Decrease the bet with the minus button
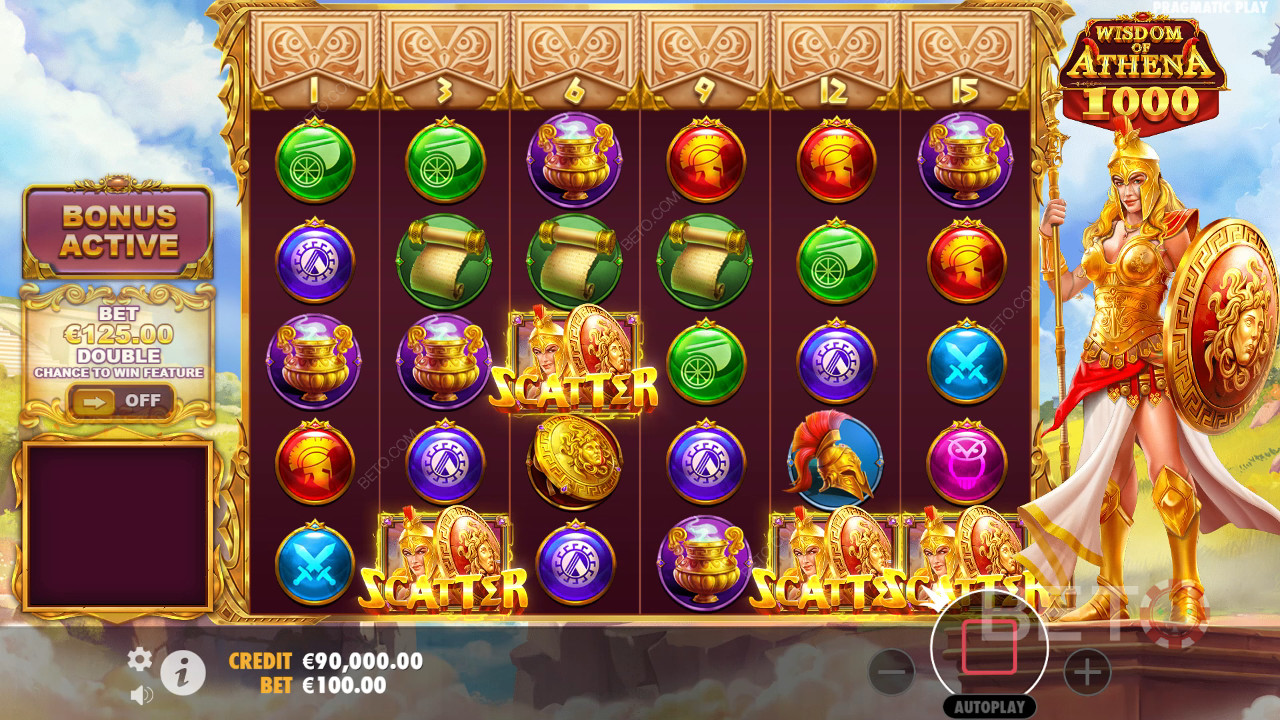Viewport: 1280px width, 720px height. coord(891,672)
